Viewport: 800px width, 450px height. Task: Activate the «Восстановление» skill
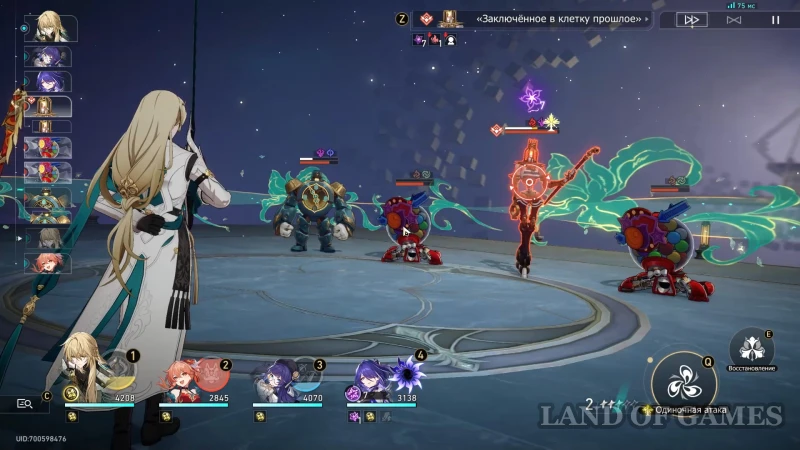750,349
